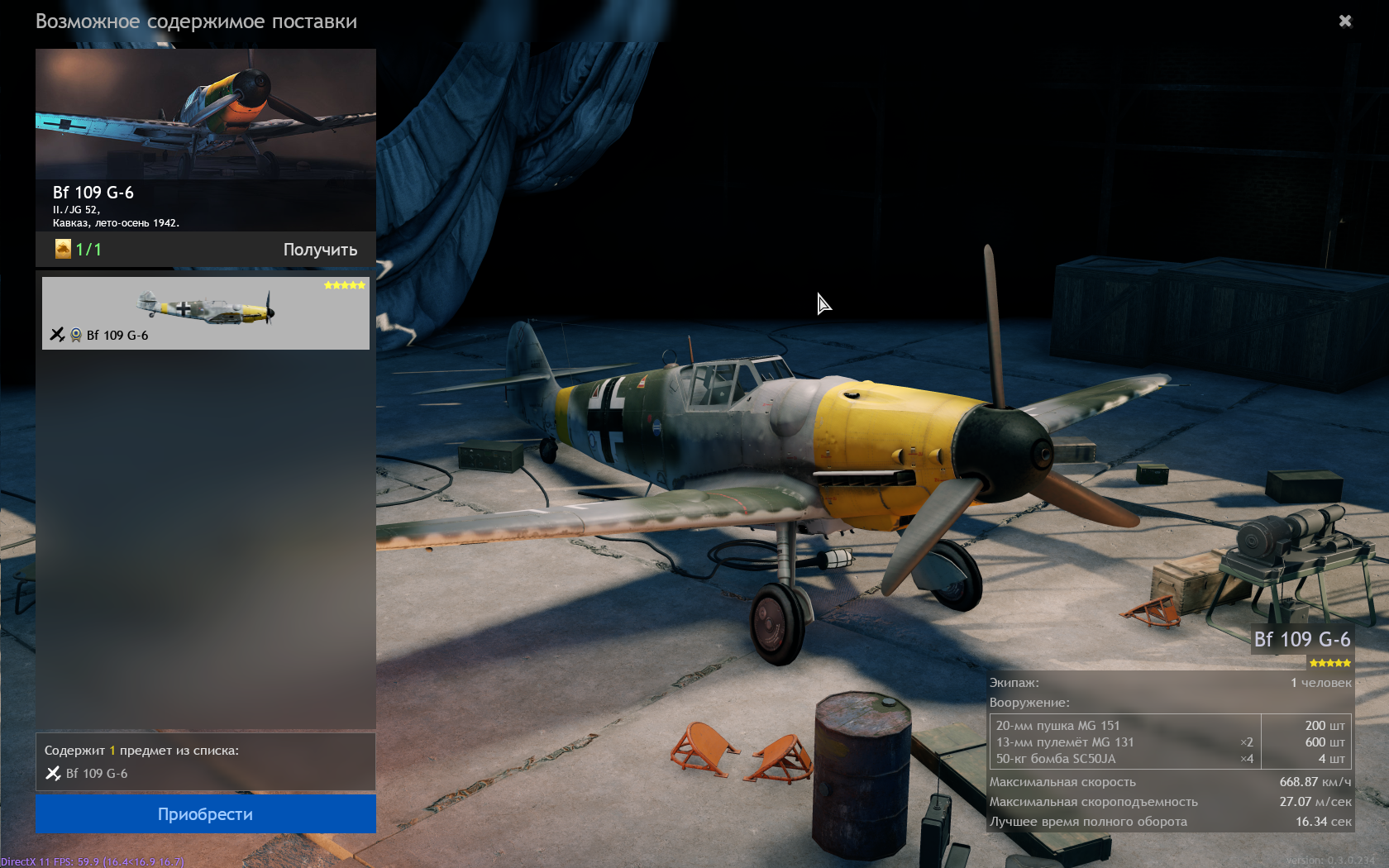Viewport: 1389px width, 868px height.
Task: Claim the supply with Получить
Action: click(x=320, y=250)
